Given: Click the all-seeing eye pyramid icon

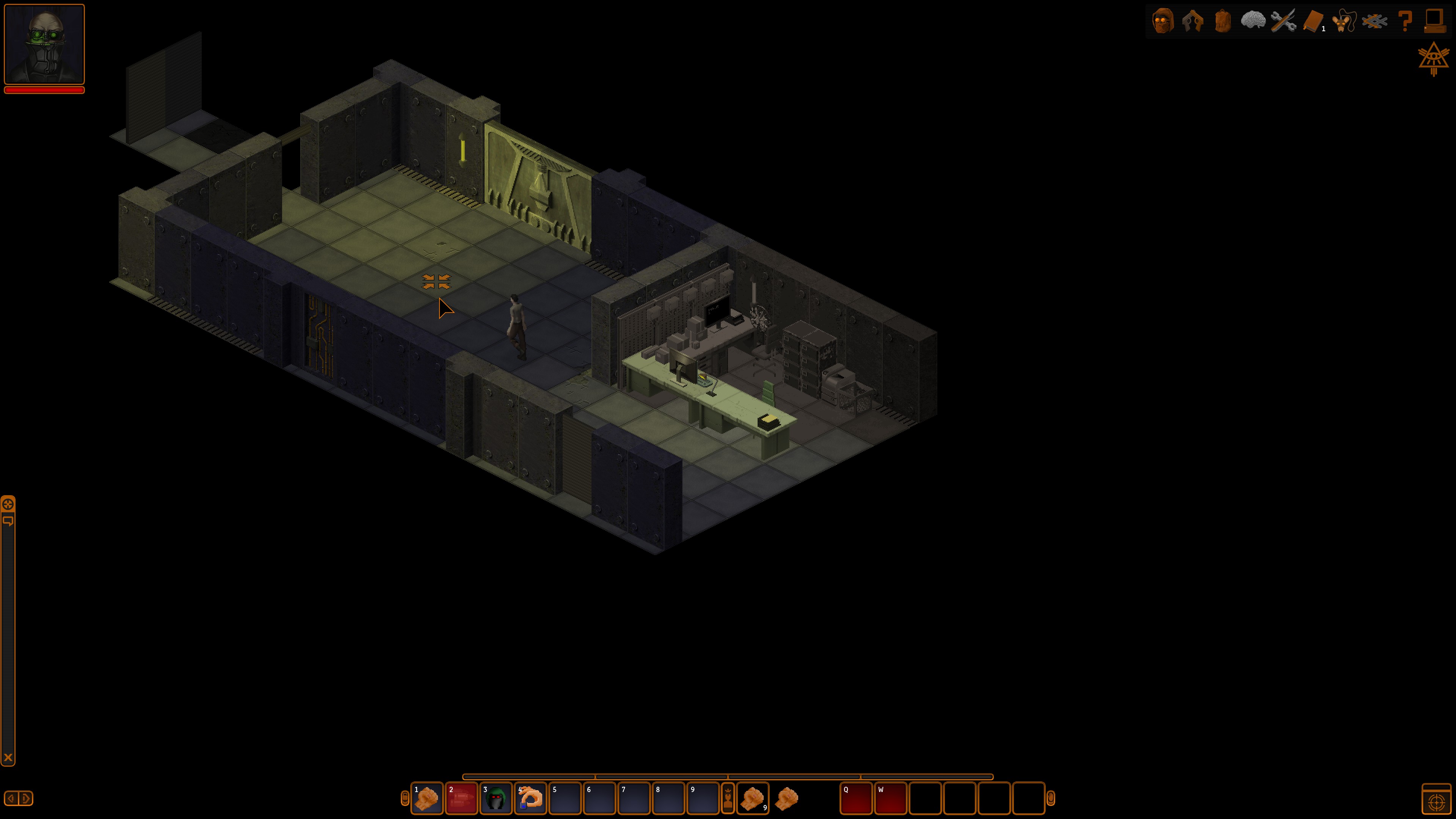Looking at the screenshot, I should point(1433,59).
